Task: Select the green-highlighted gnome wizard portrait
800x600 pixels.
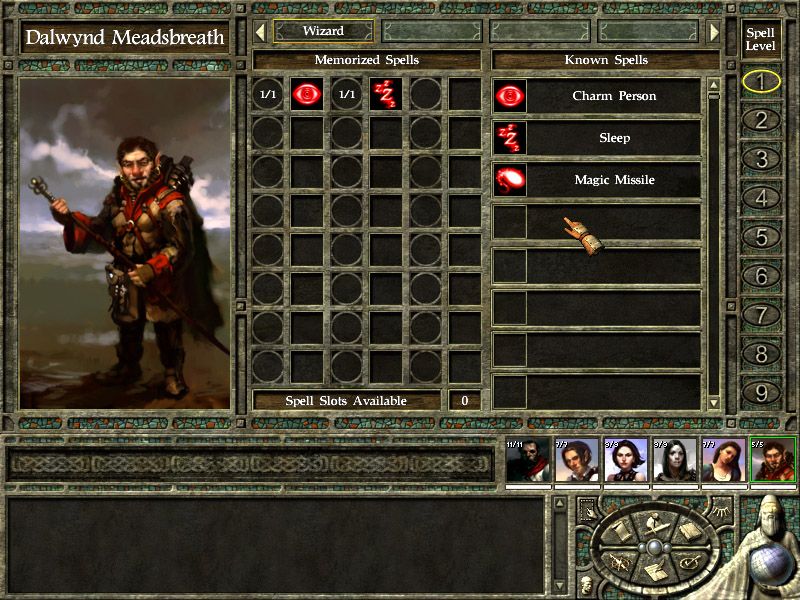Action: point(773,461)
